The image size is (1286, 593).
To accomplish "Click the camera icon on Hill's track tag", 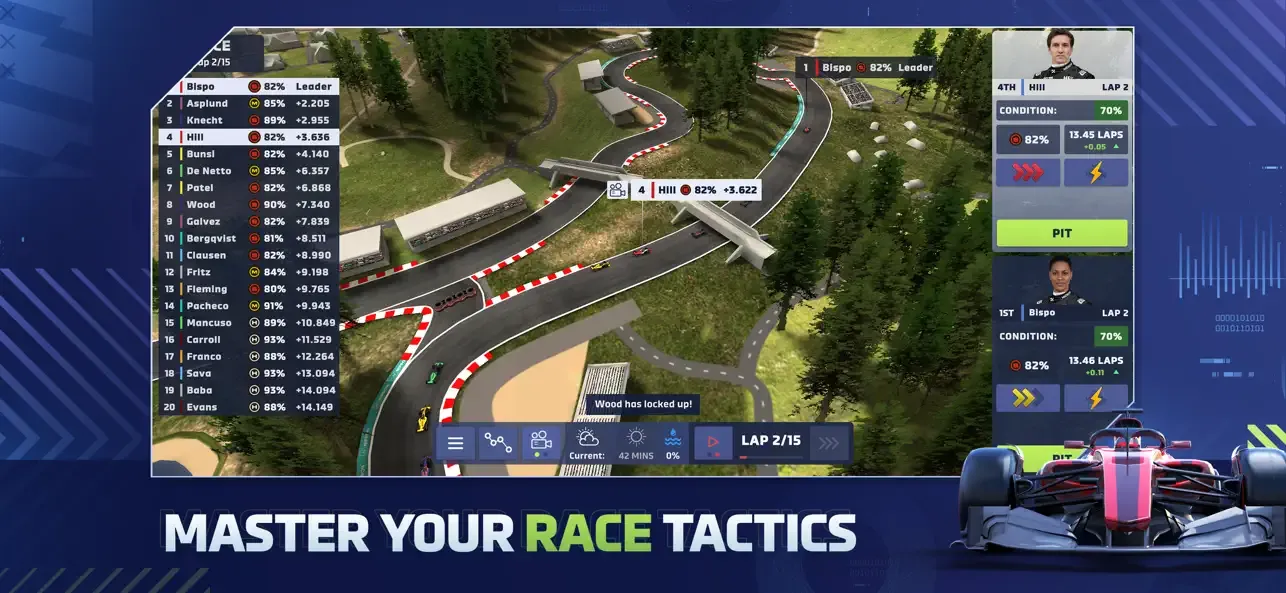I will click(x=617, y=189).
